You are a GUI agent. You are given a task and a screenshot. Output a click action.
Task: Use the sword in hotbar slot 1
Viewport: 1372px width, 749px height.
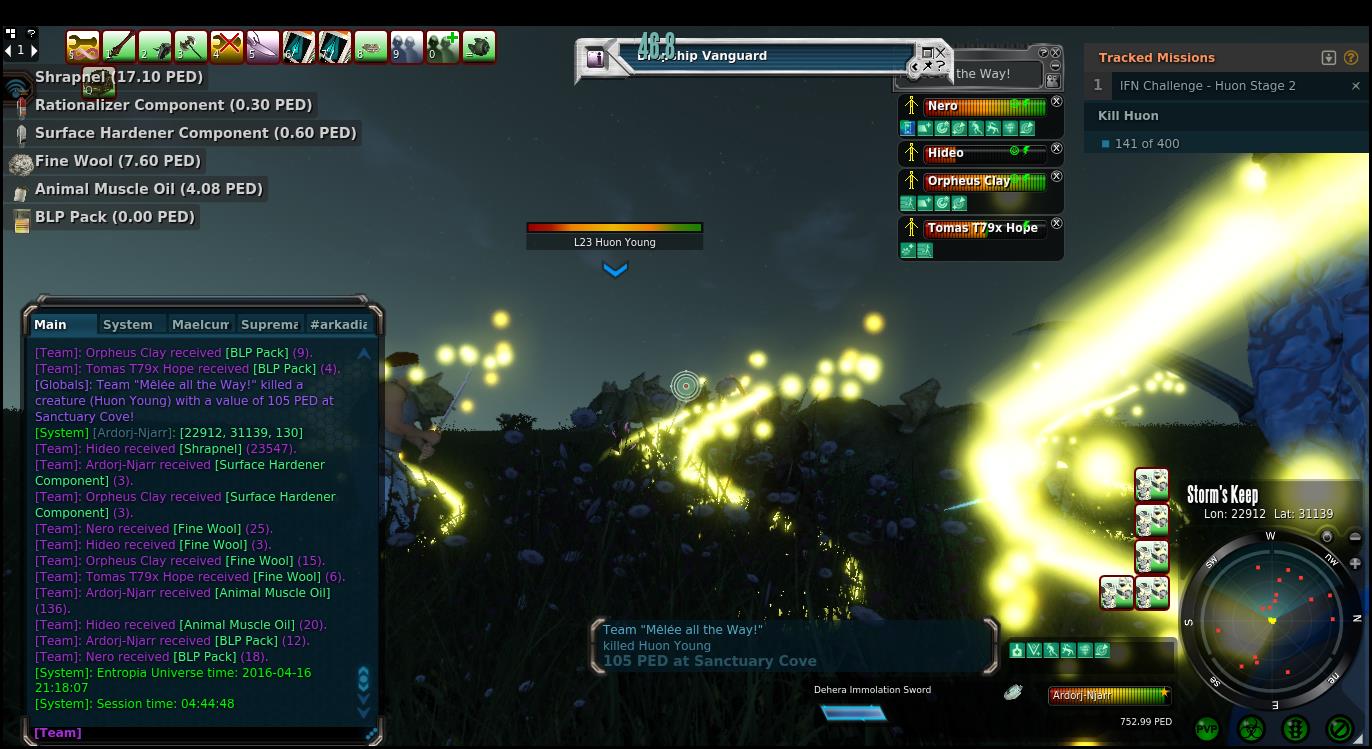tap(118, 46)
